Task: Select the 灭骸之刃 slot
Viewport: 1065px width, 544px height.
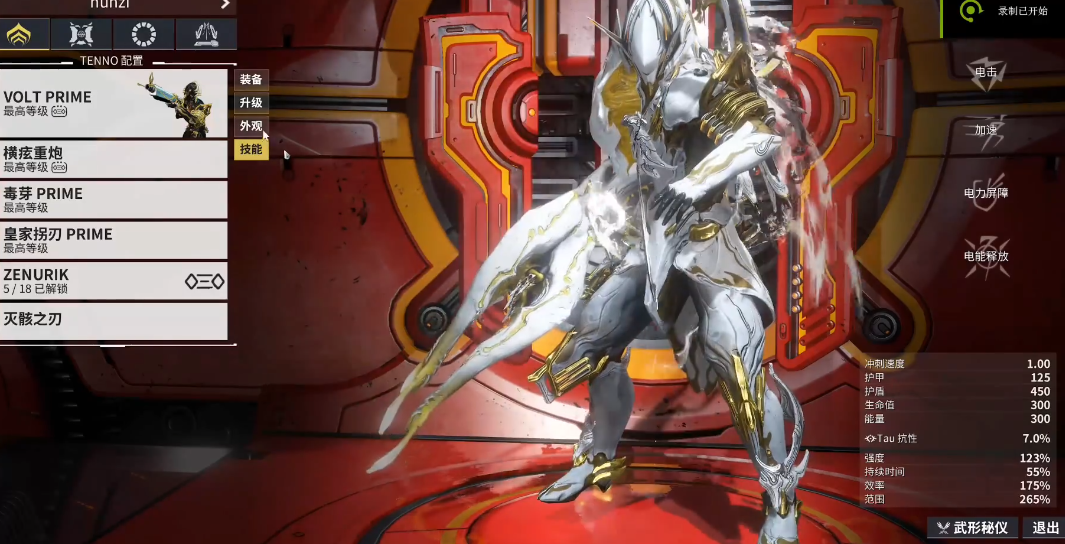Action: 113,321
